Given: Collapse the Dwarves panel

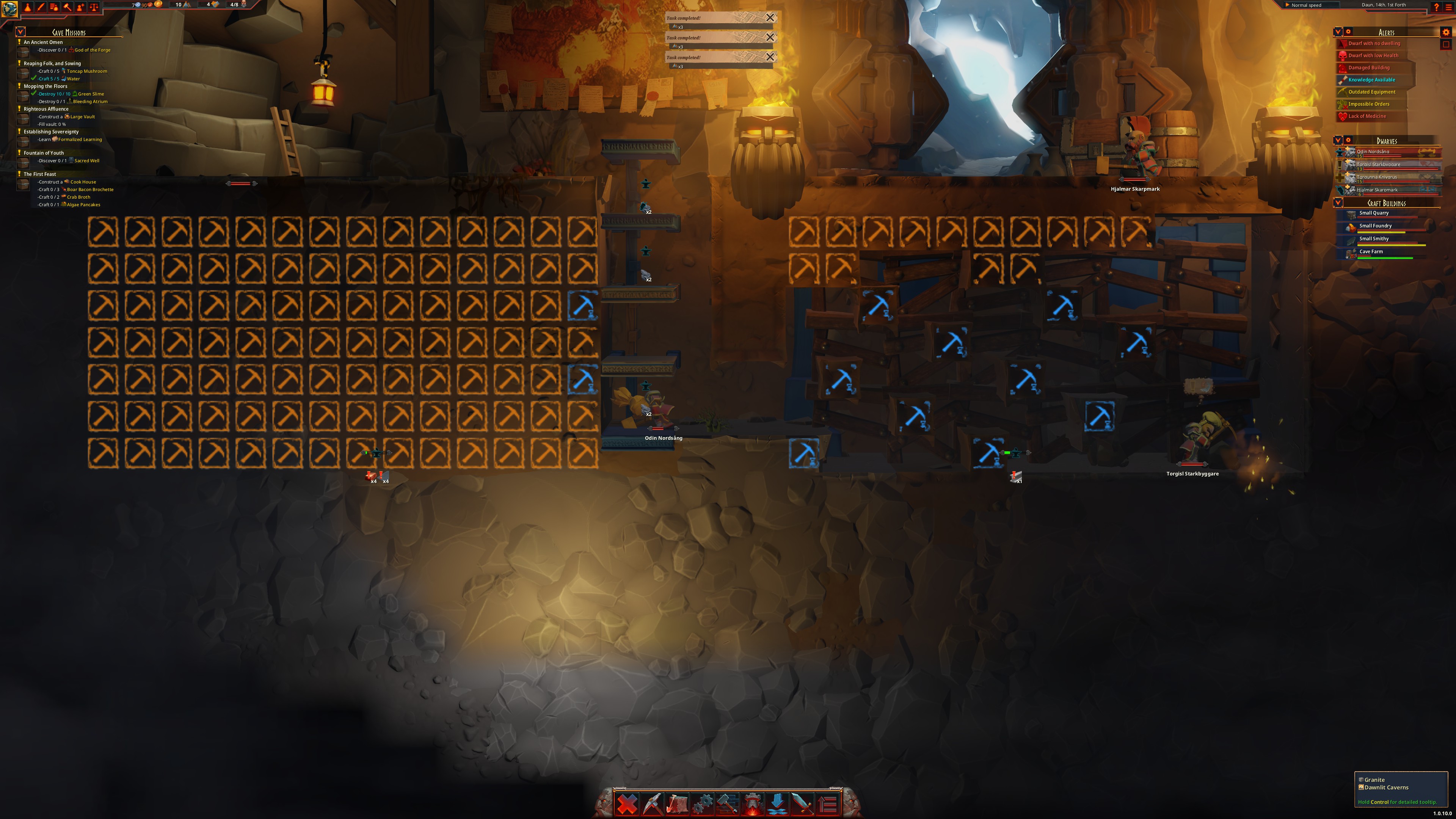Looking at the screenshot, I should point(1338,140).
